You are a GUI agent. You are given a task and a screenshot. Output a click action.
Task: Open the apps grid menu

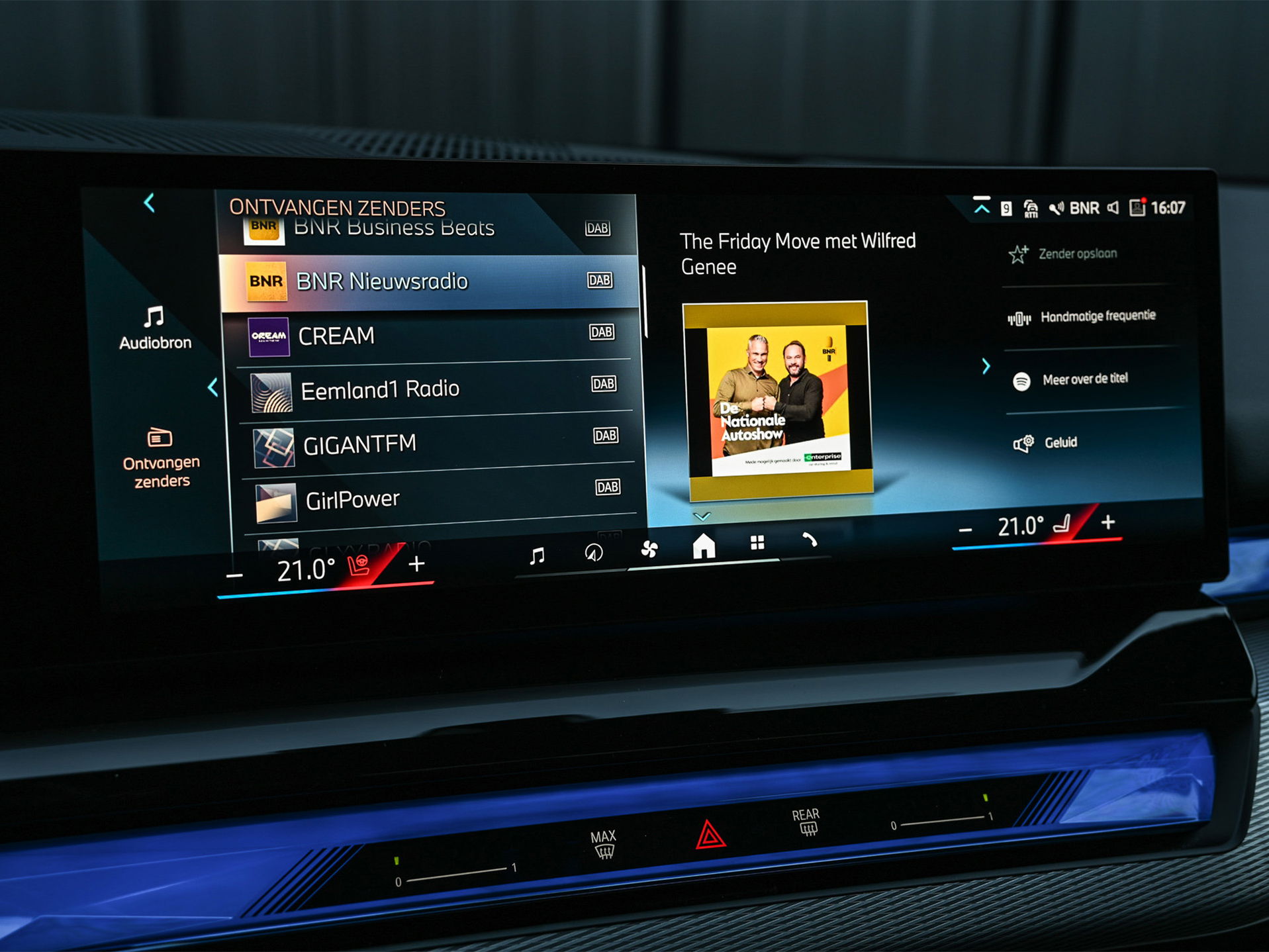coord(757,544)
